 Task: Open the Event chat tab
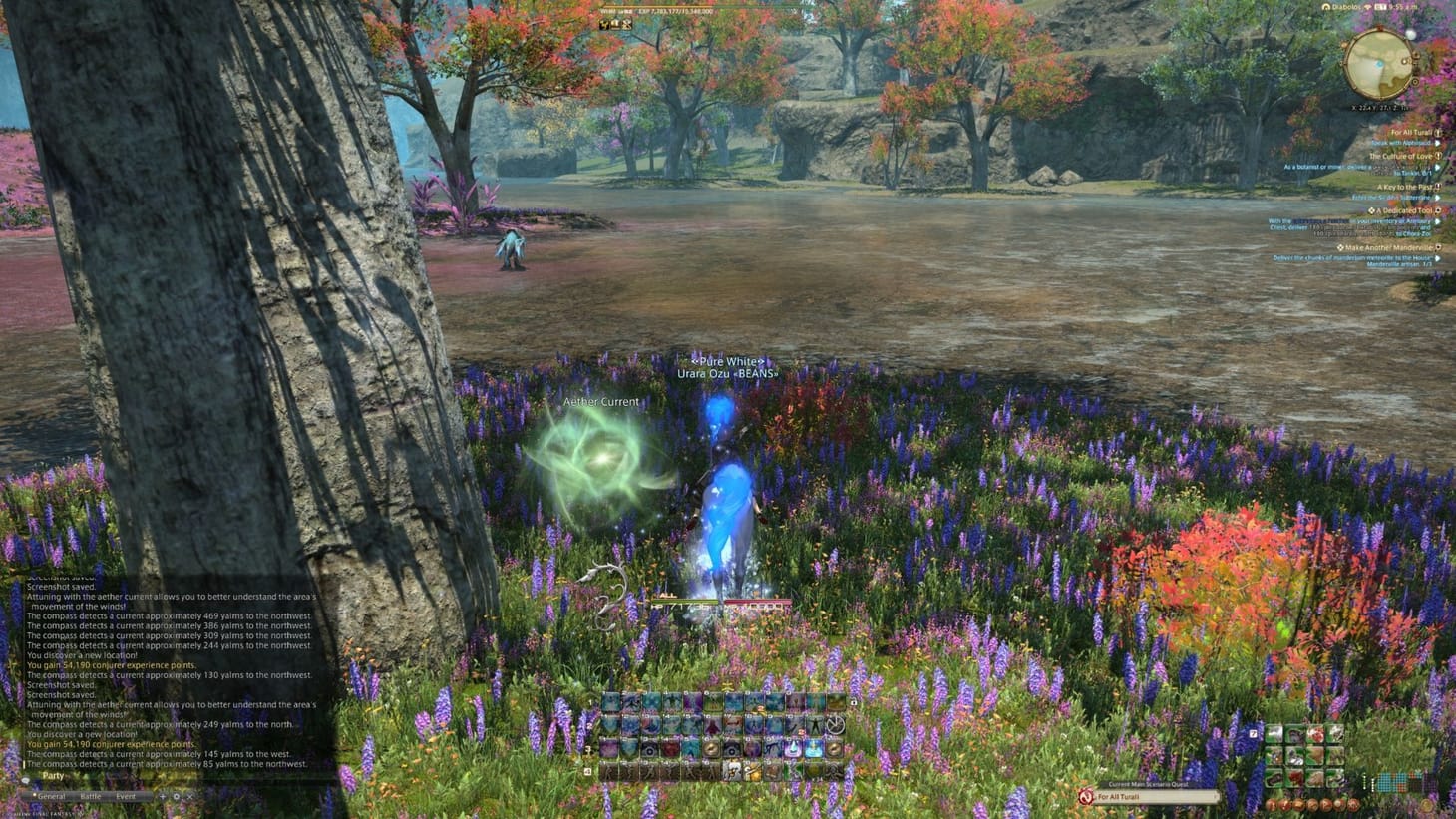click(125, 796)
